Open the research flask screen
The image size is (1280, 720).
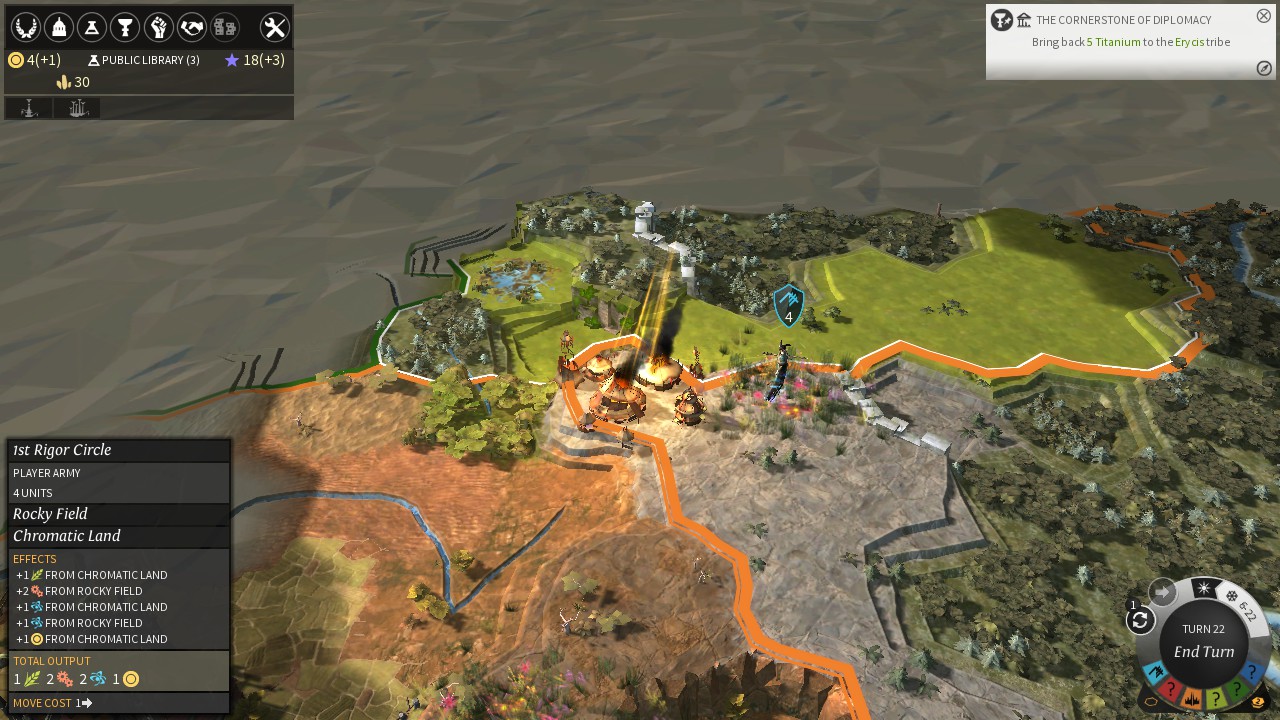pyautogui.click(x=92, y=27)
